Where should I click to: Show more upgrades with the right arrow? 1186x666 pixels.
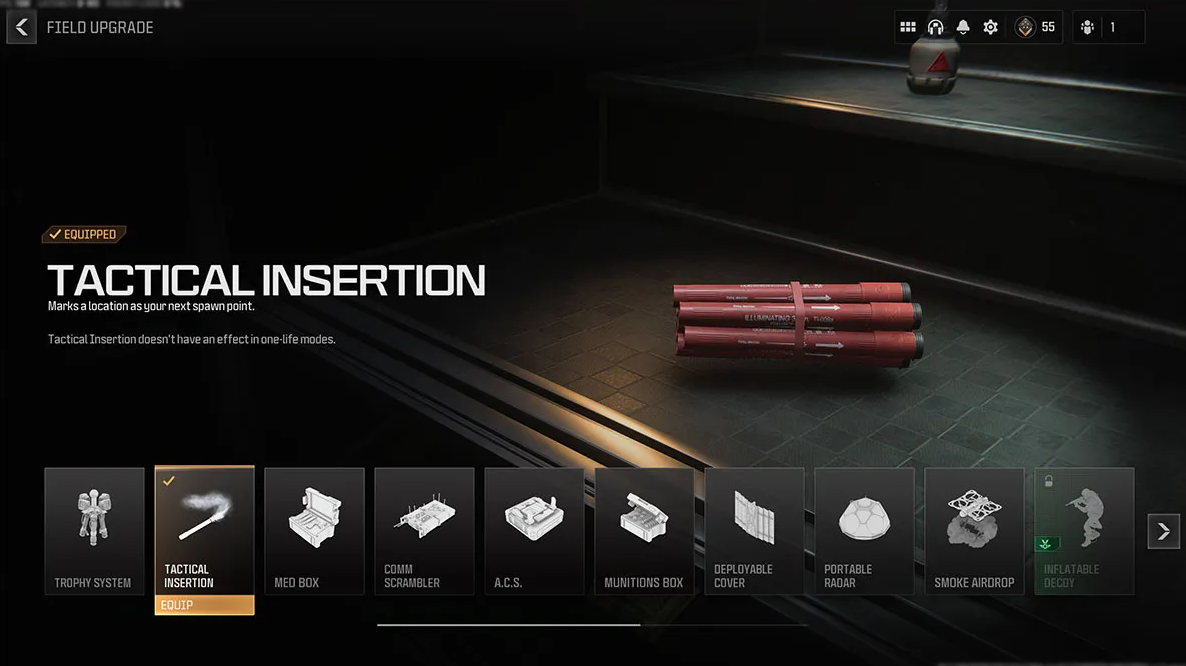(x=1163, y=531)
